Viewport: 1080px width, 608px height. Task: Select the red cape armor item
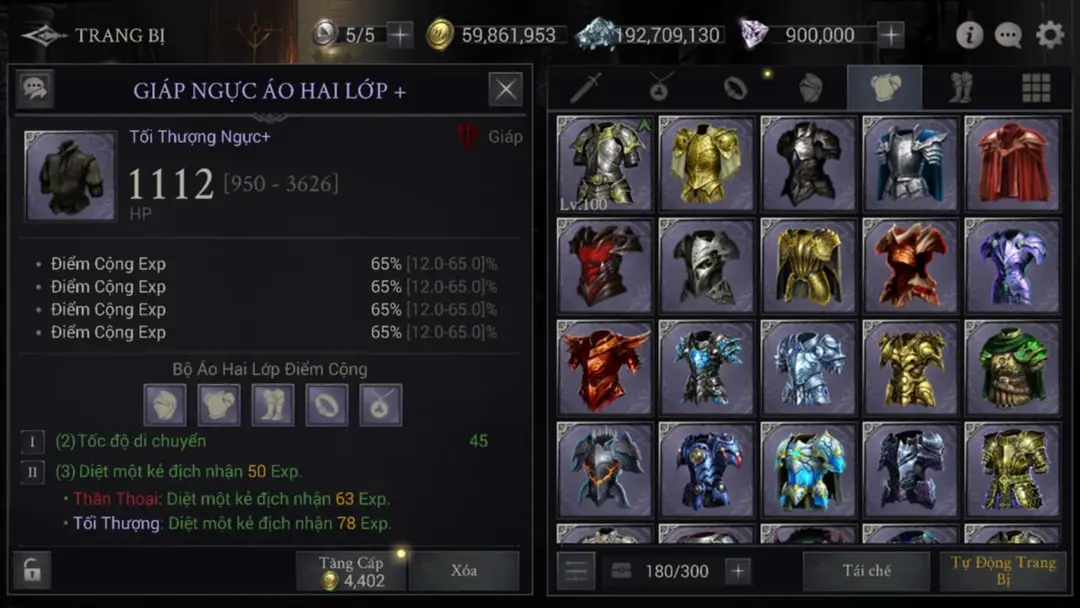coord(1011,163)
